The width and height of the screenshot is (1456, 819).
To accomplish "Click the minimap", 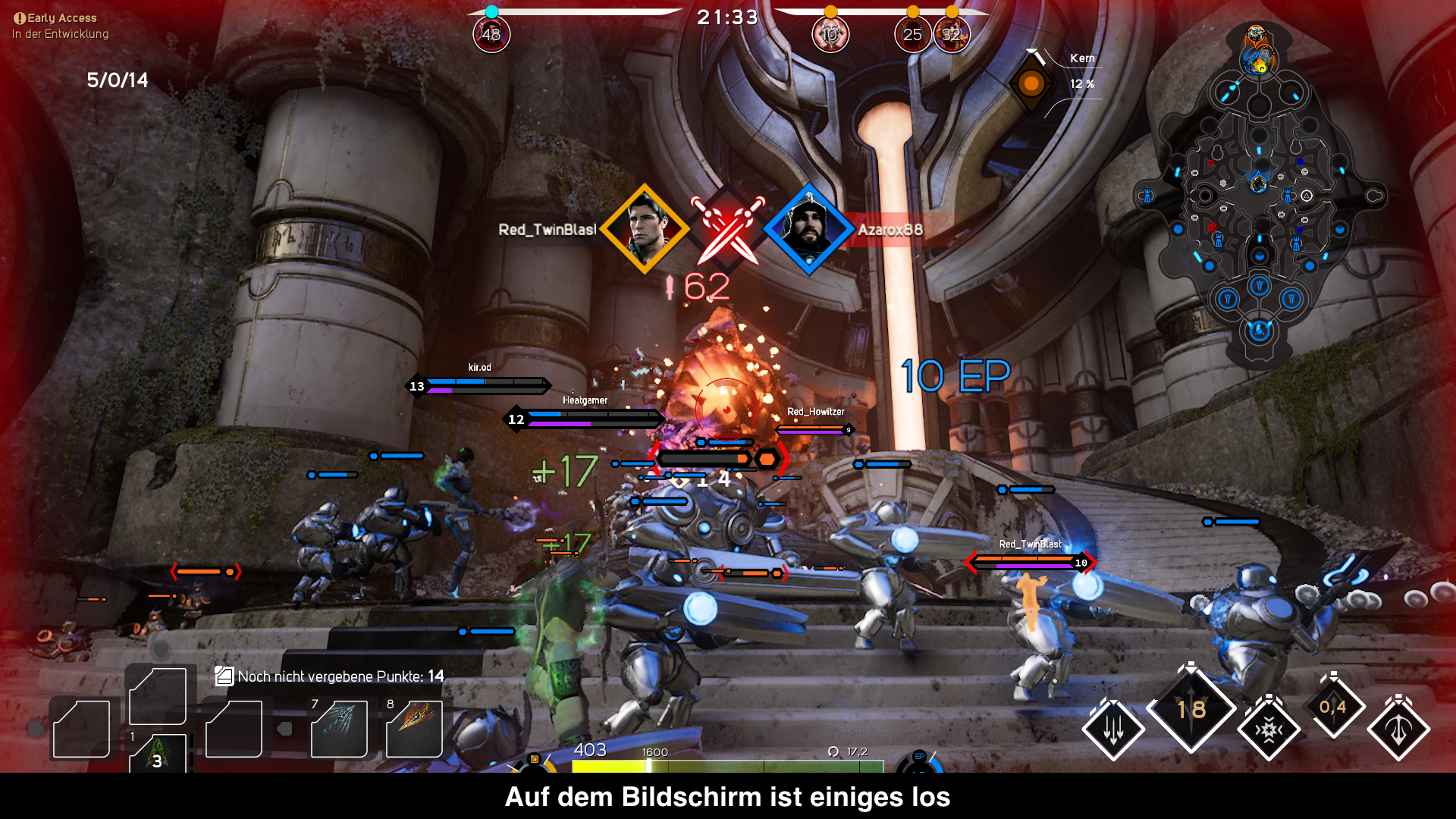I will coord(1259,197).
